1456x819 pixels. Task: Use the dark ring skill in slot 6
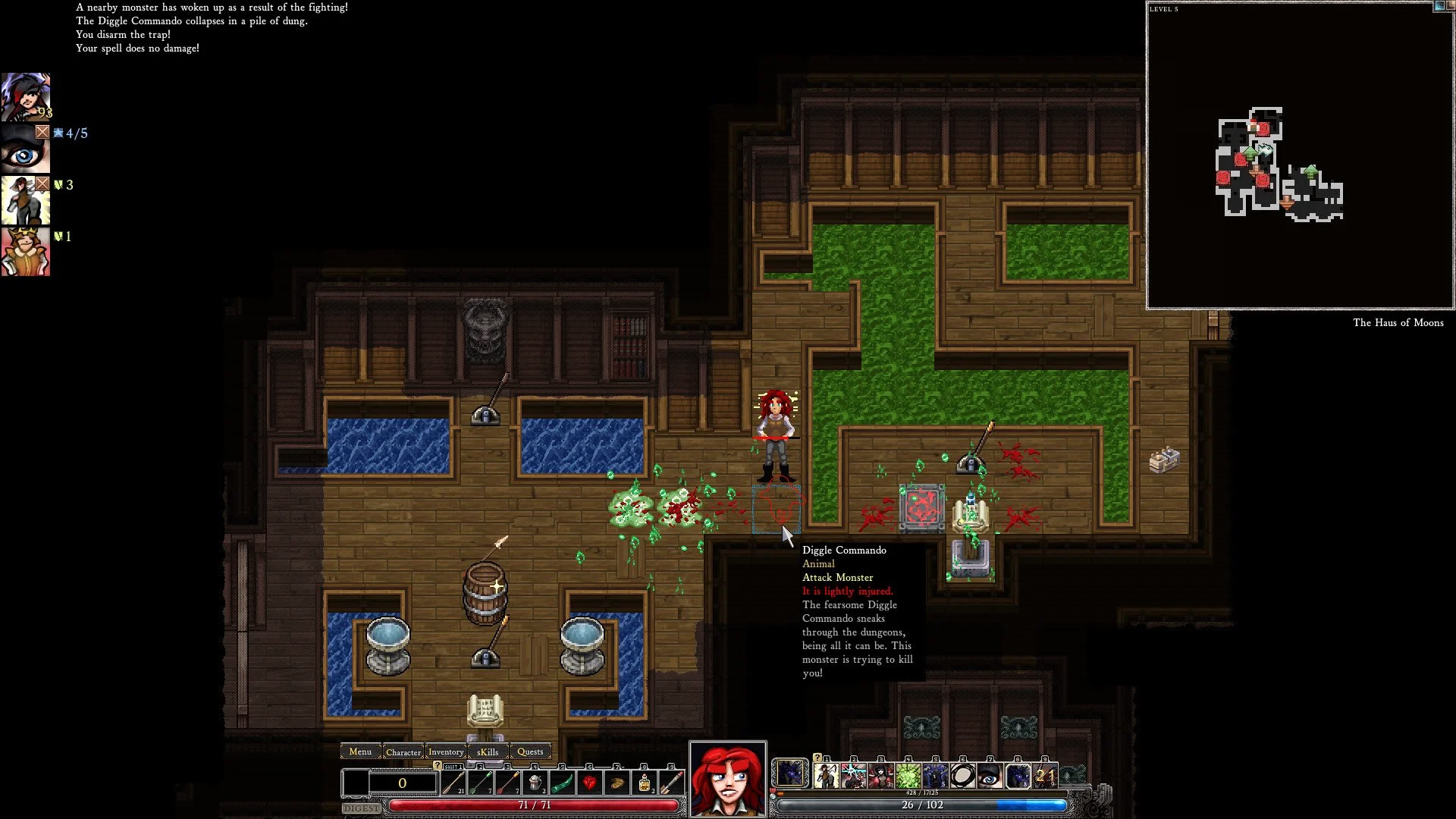click(962, 777)
